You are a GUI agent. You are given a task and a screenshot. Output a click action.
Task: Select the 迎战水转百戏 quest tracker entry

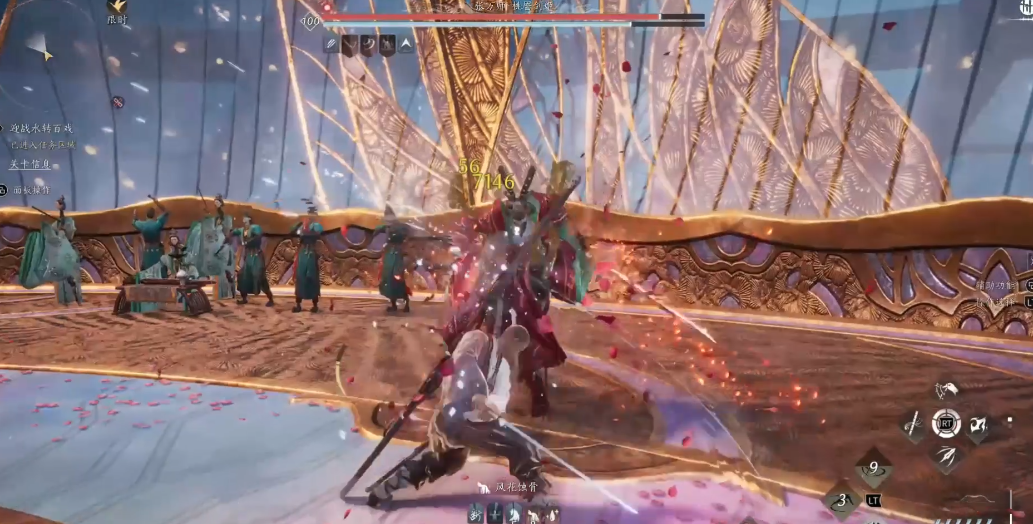click(x=42, y=128)
